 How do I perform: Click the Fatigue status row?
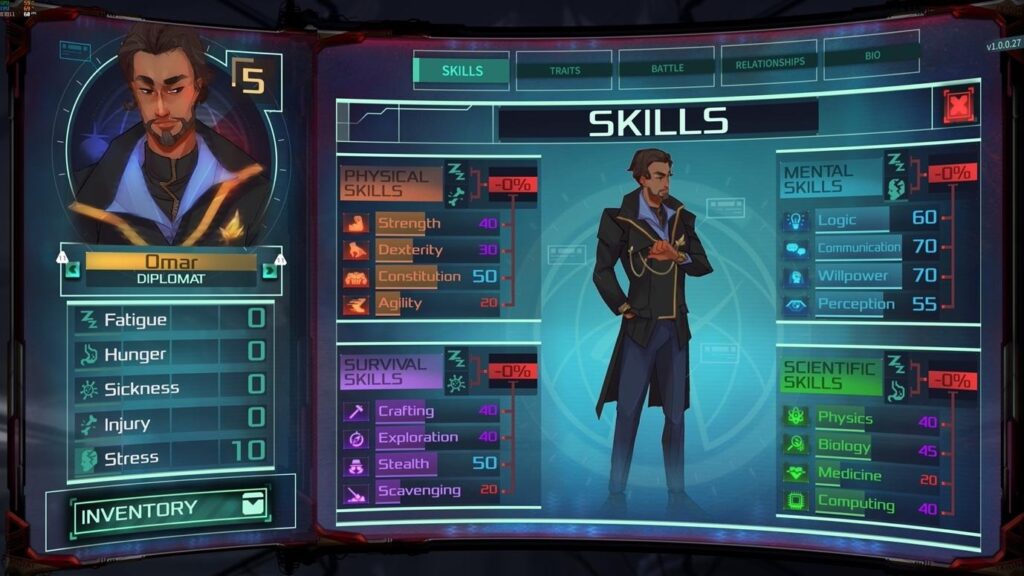[170, 320]
